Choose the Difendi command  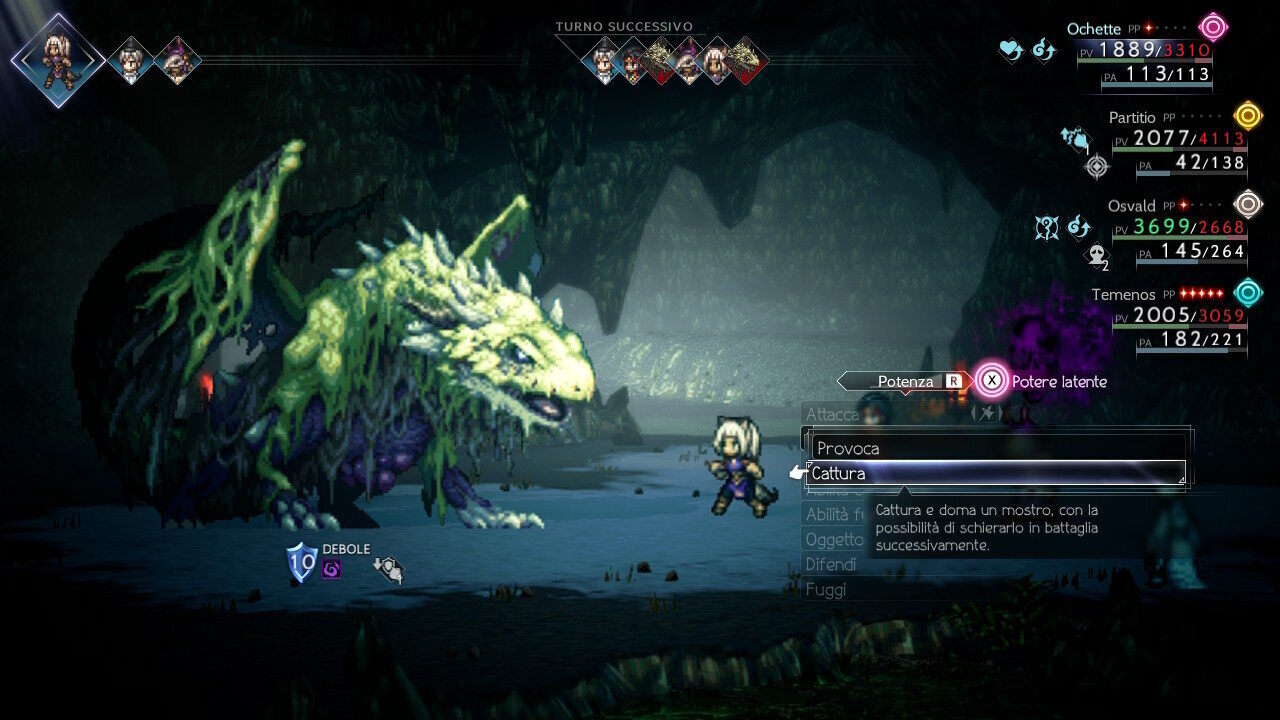[x=830, y=564]
